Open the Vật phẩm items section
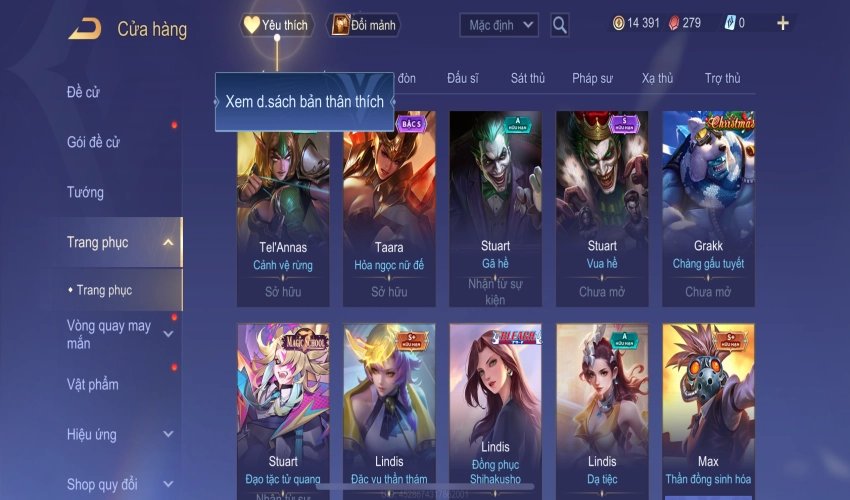Viewport: 850px width, 500px height. (93, 384)
